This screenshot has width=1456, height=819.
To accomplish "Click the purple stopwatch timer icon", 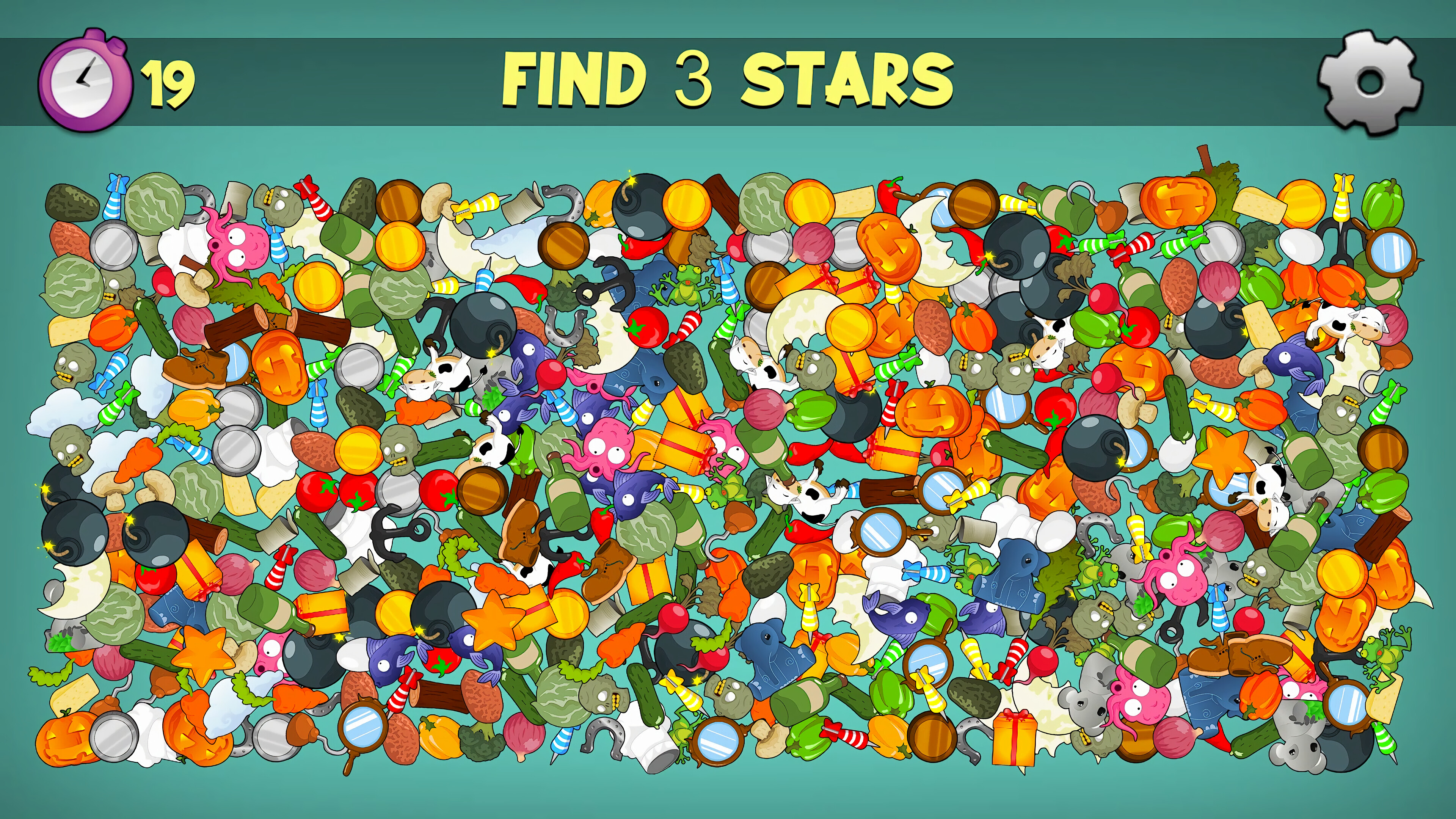I will [x=85, y=79].
